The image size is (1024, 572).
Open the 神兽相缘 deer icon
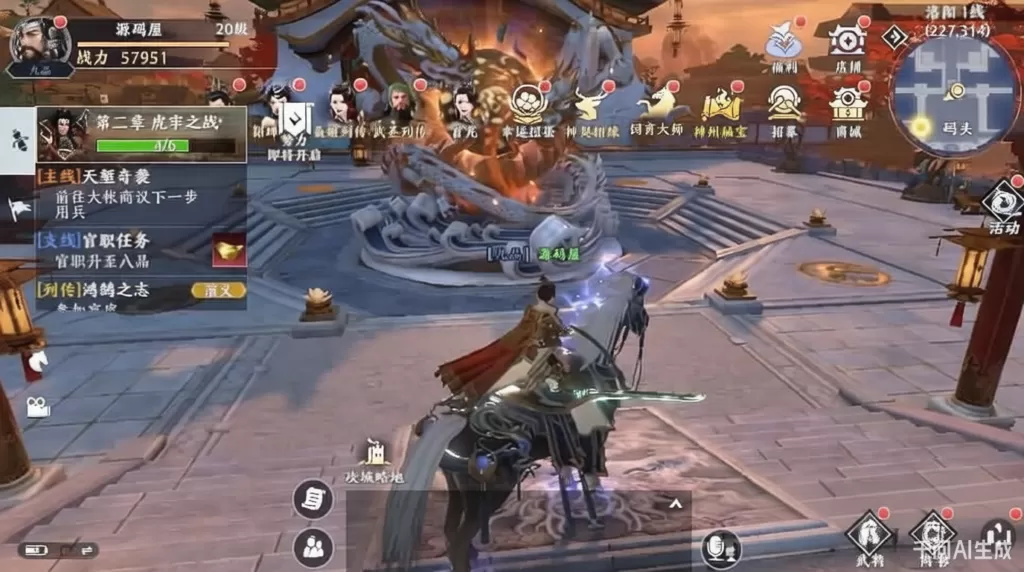[x=590, y=108]
